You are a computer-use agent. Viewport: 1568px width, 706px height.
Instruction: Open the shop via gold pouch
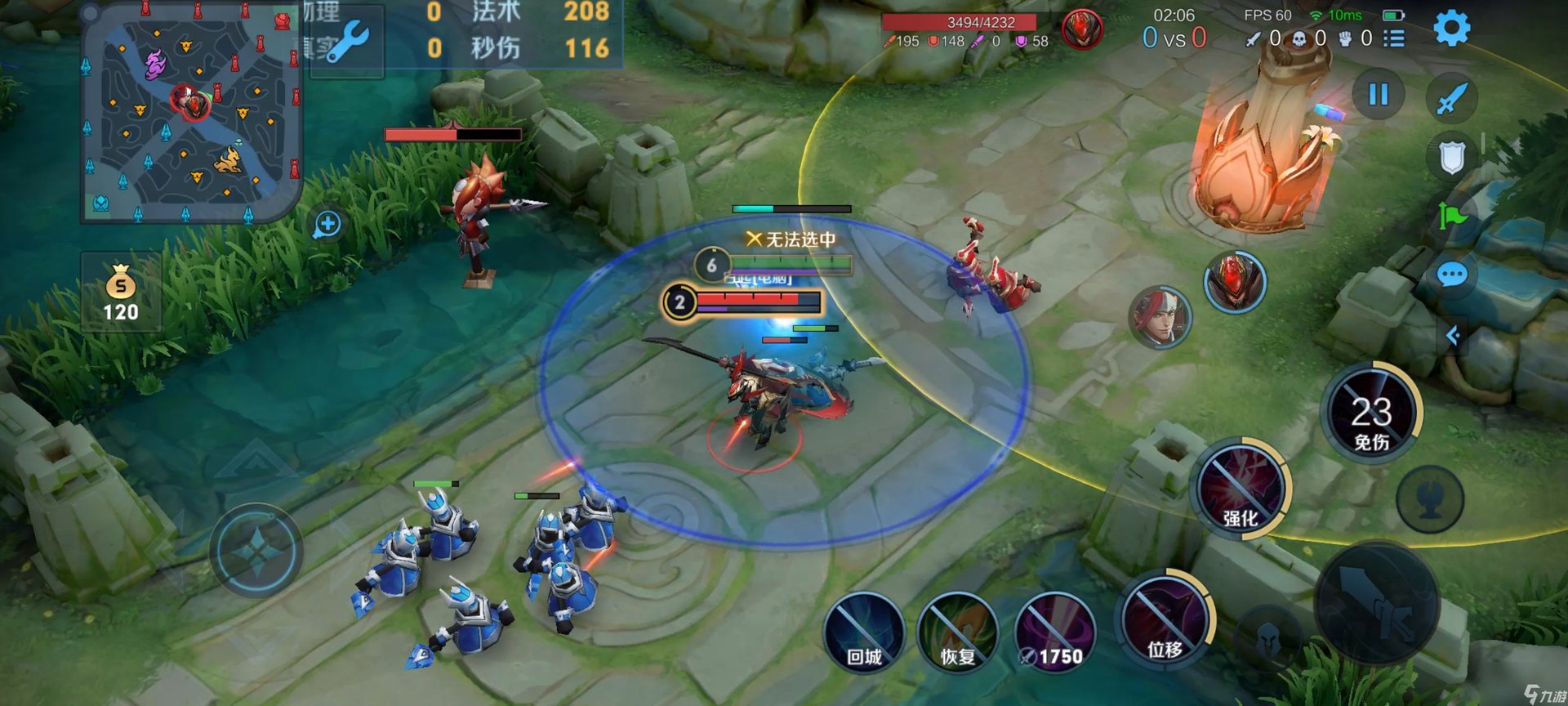point(121,293)
